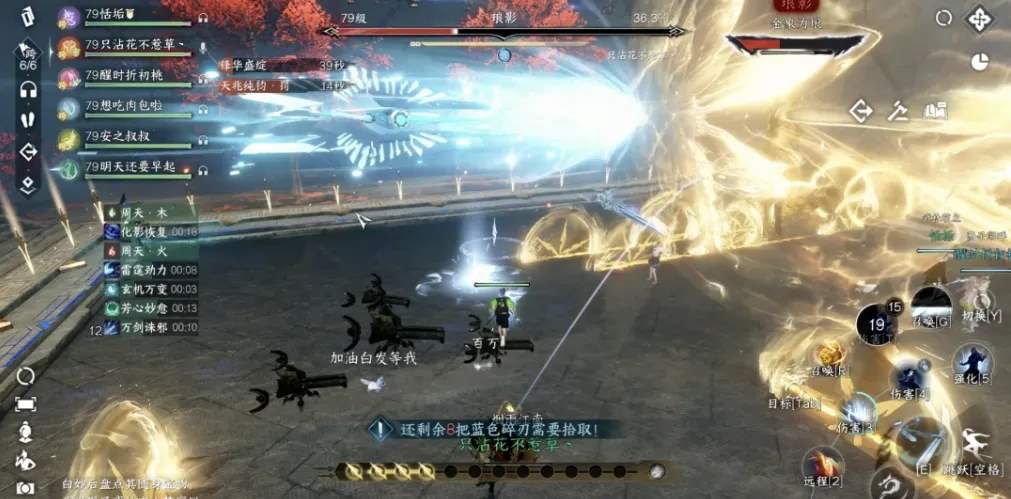Select the 化影恢复 buff entry

click(150, 231)
